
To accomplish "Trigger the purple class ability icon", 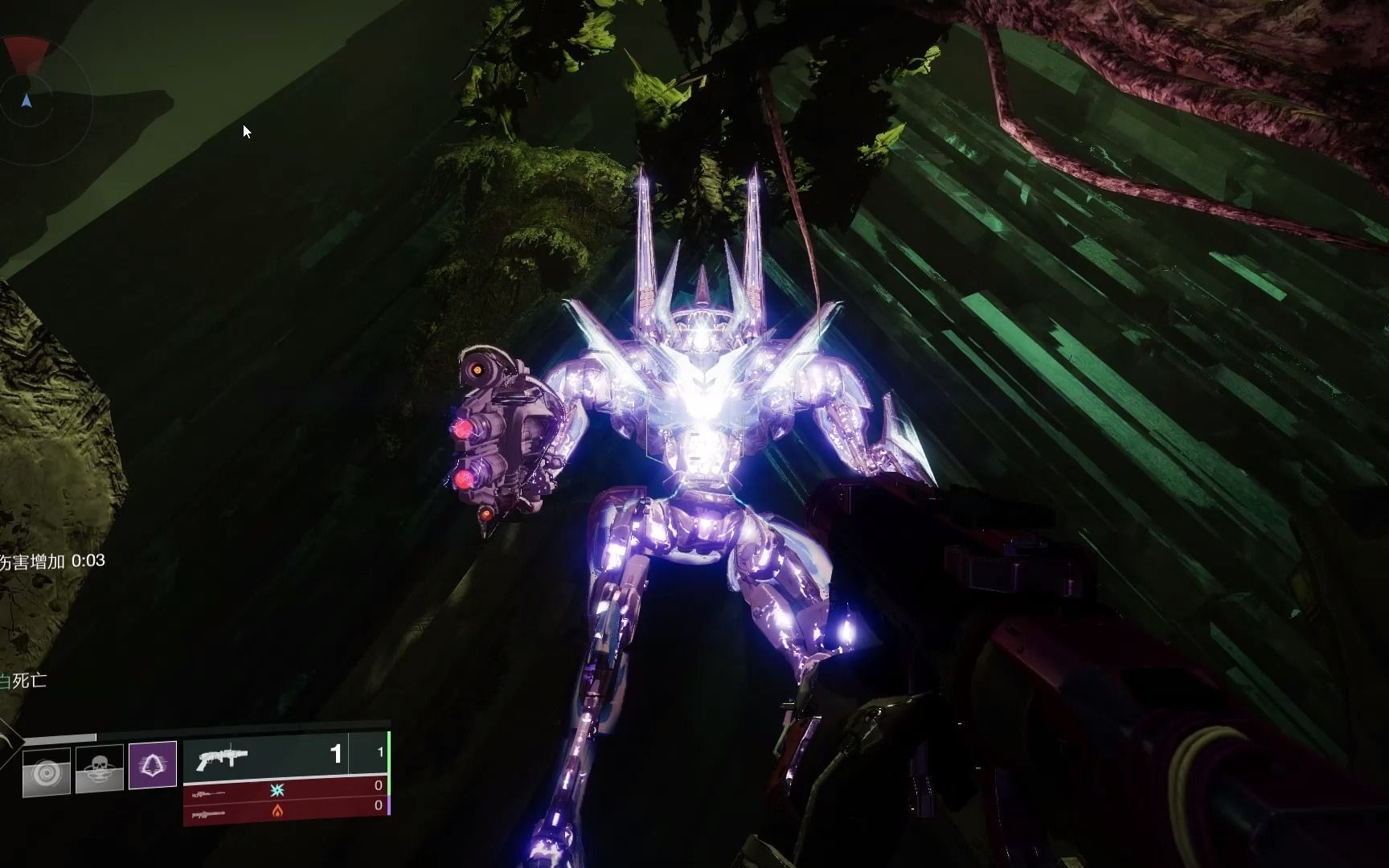I will click(153, 764).
